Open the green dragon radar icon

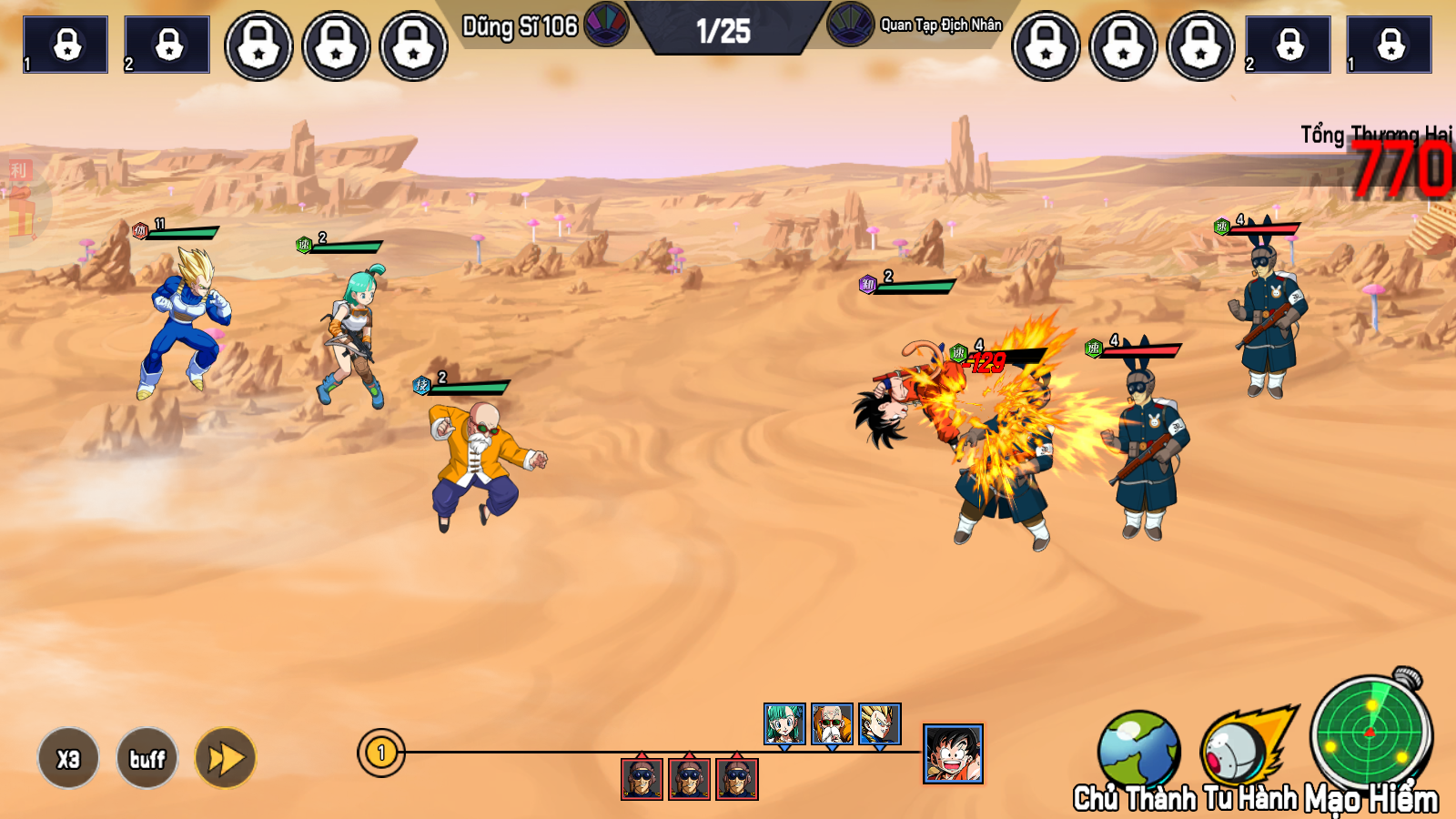(1370, 731)
